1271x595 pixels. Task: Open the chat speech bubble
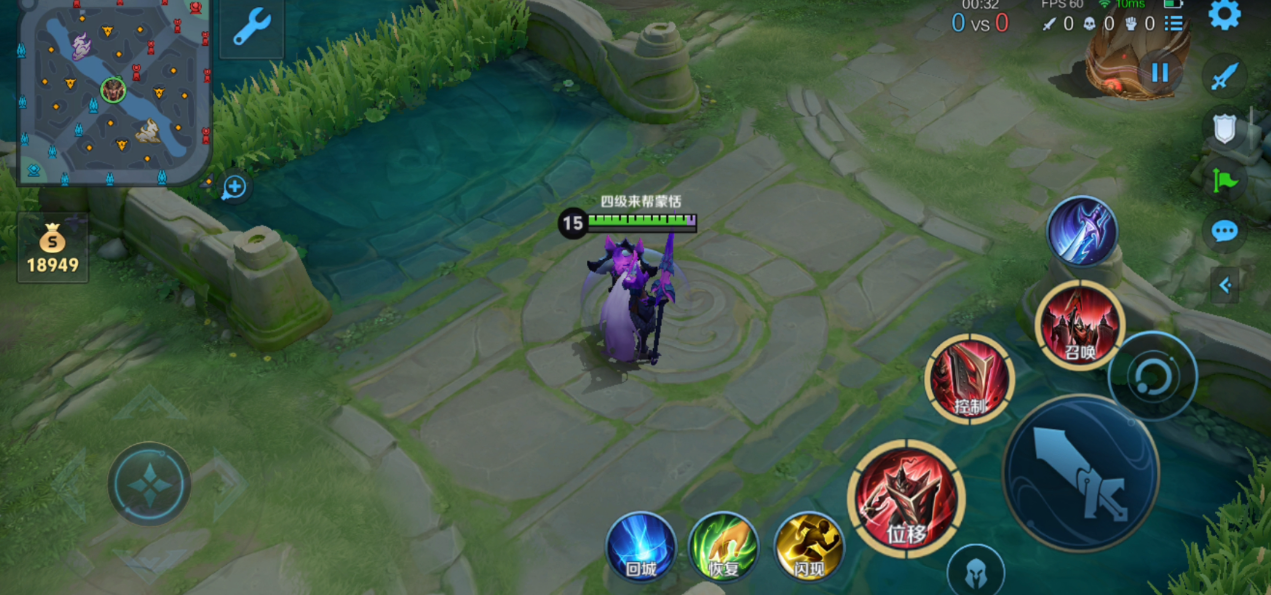pyautogui.click(x=1224, y=232)
